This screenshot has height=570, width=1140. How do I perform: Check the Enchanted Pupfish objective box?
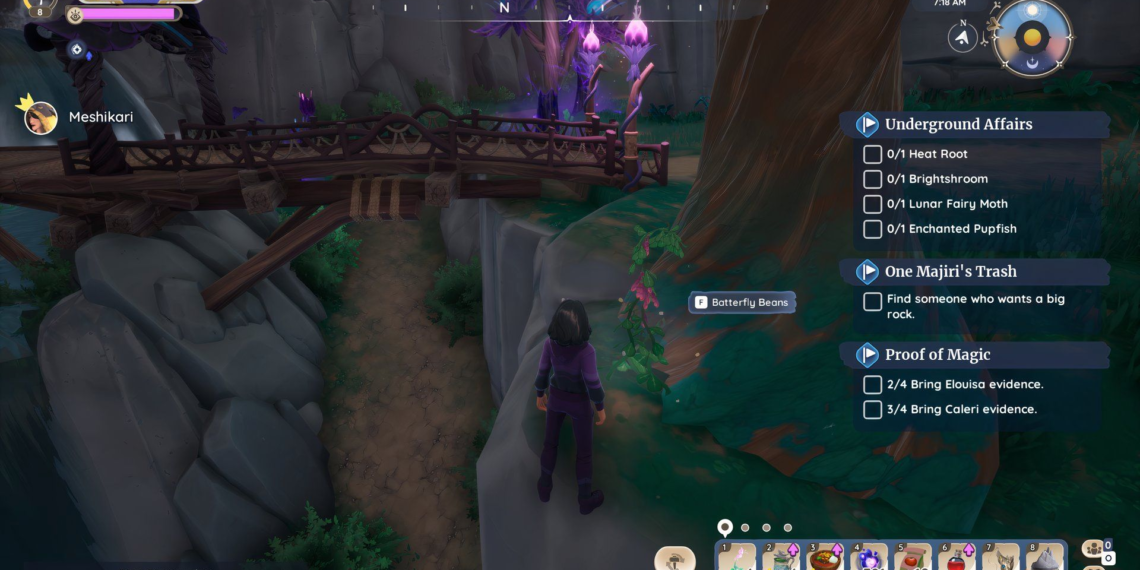tap(872, 229)
